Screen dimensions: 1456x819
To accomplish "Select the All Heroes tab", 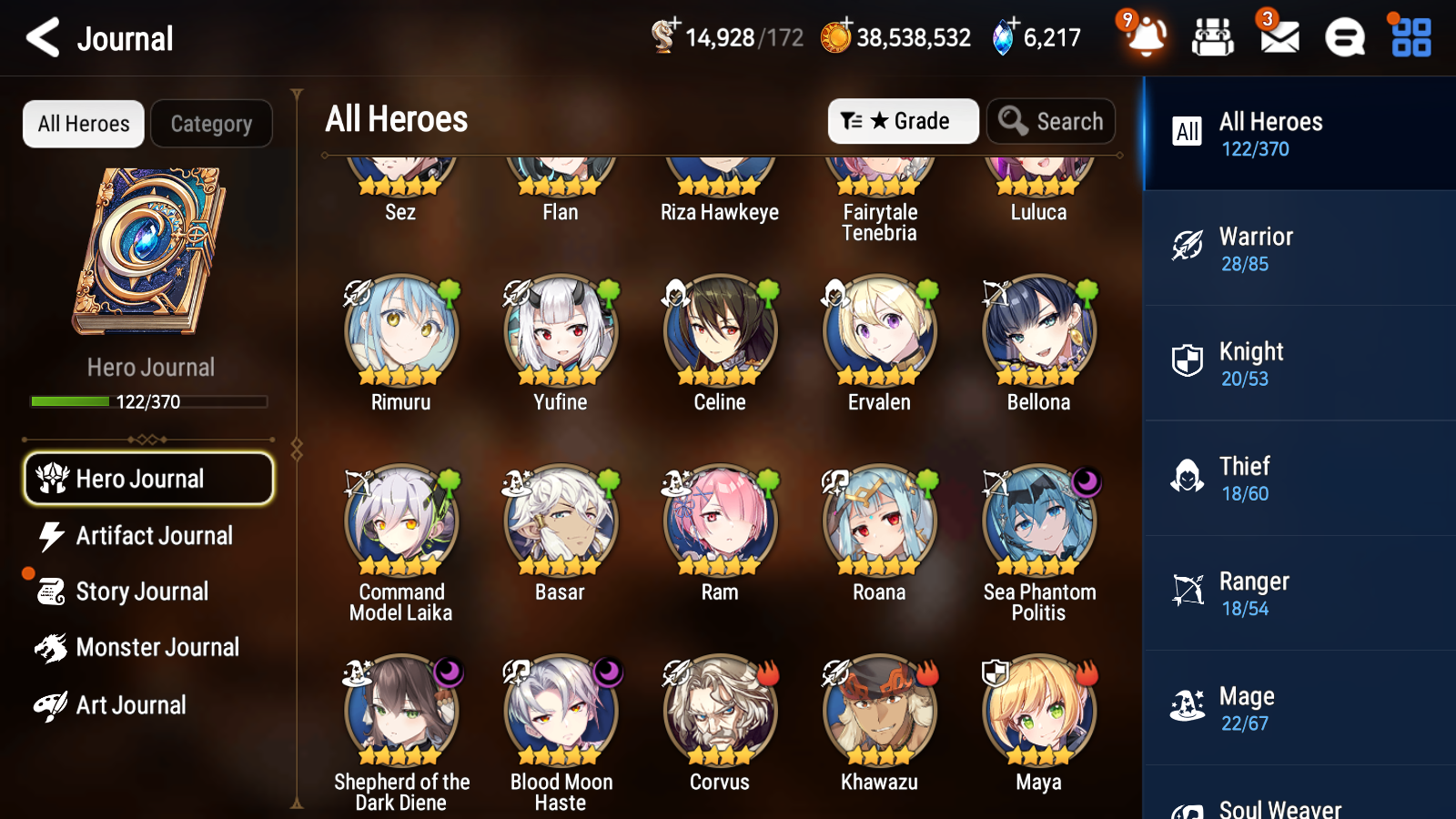I will 83,124.
